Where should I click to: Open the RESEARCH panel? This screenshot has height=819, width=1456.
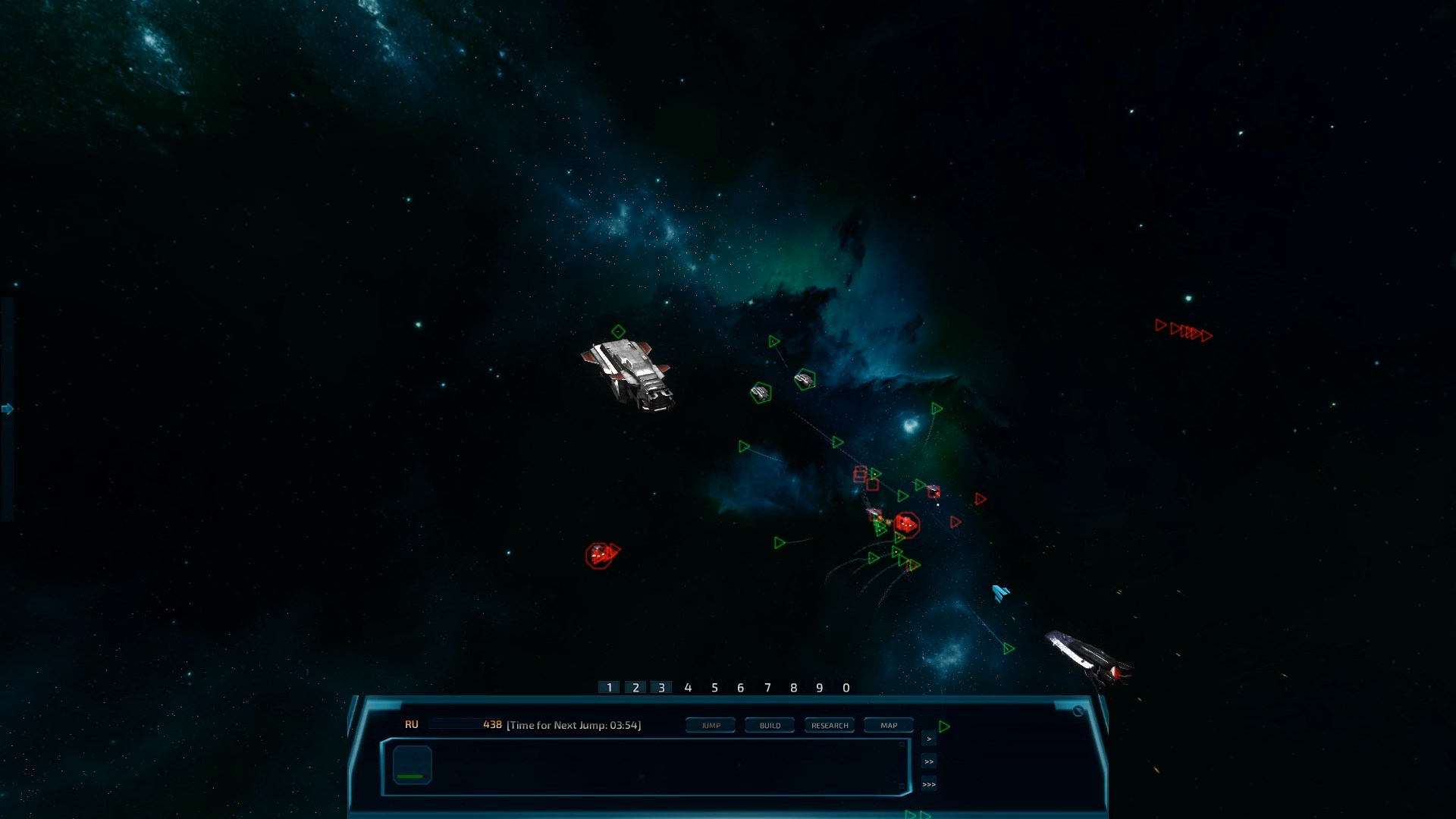pyautogui.click(x=830, y=726)
